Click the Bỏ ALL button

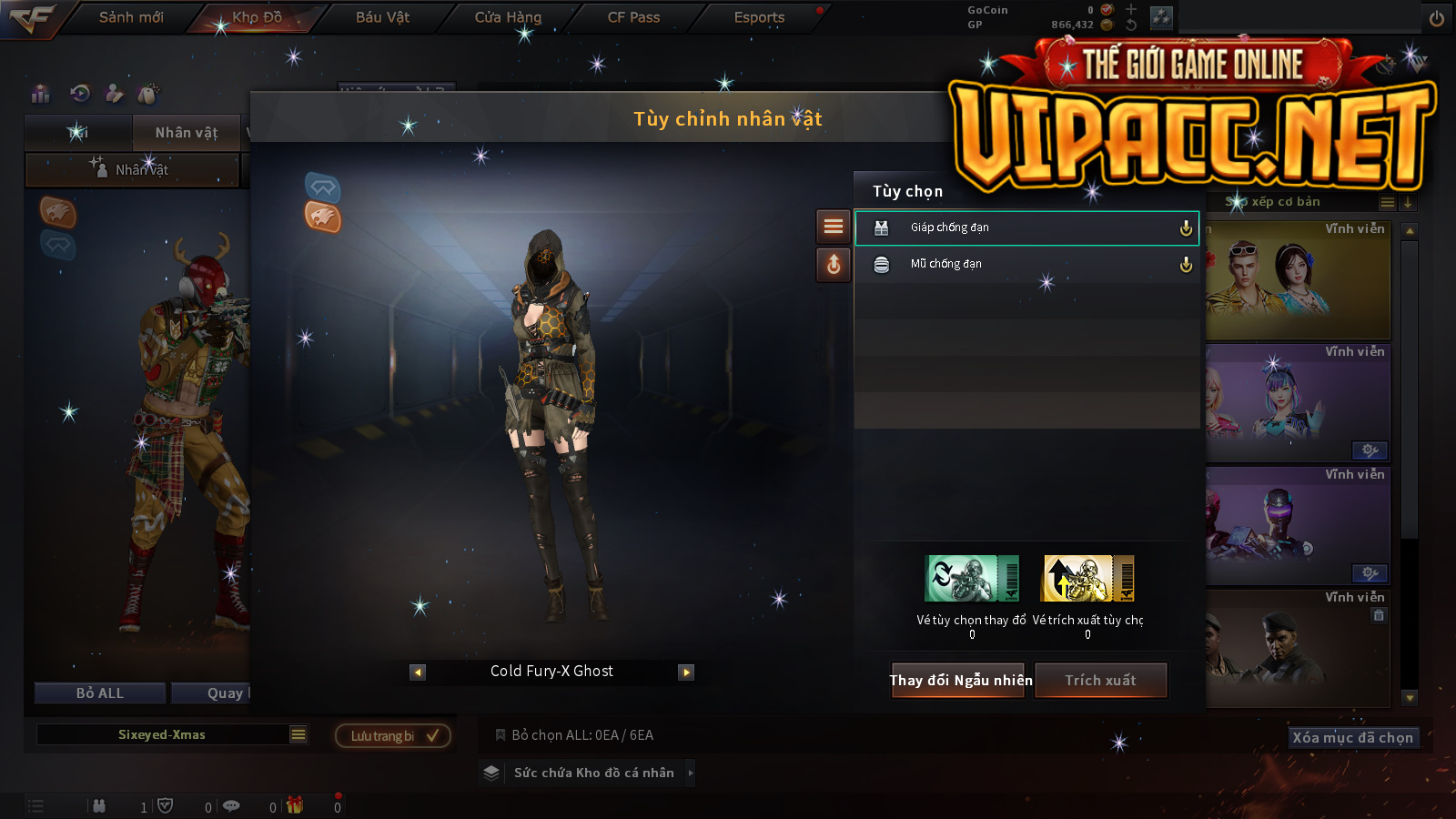pos(100,693)
